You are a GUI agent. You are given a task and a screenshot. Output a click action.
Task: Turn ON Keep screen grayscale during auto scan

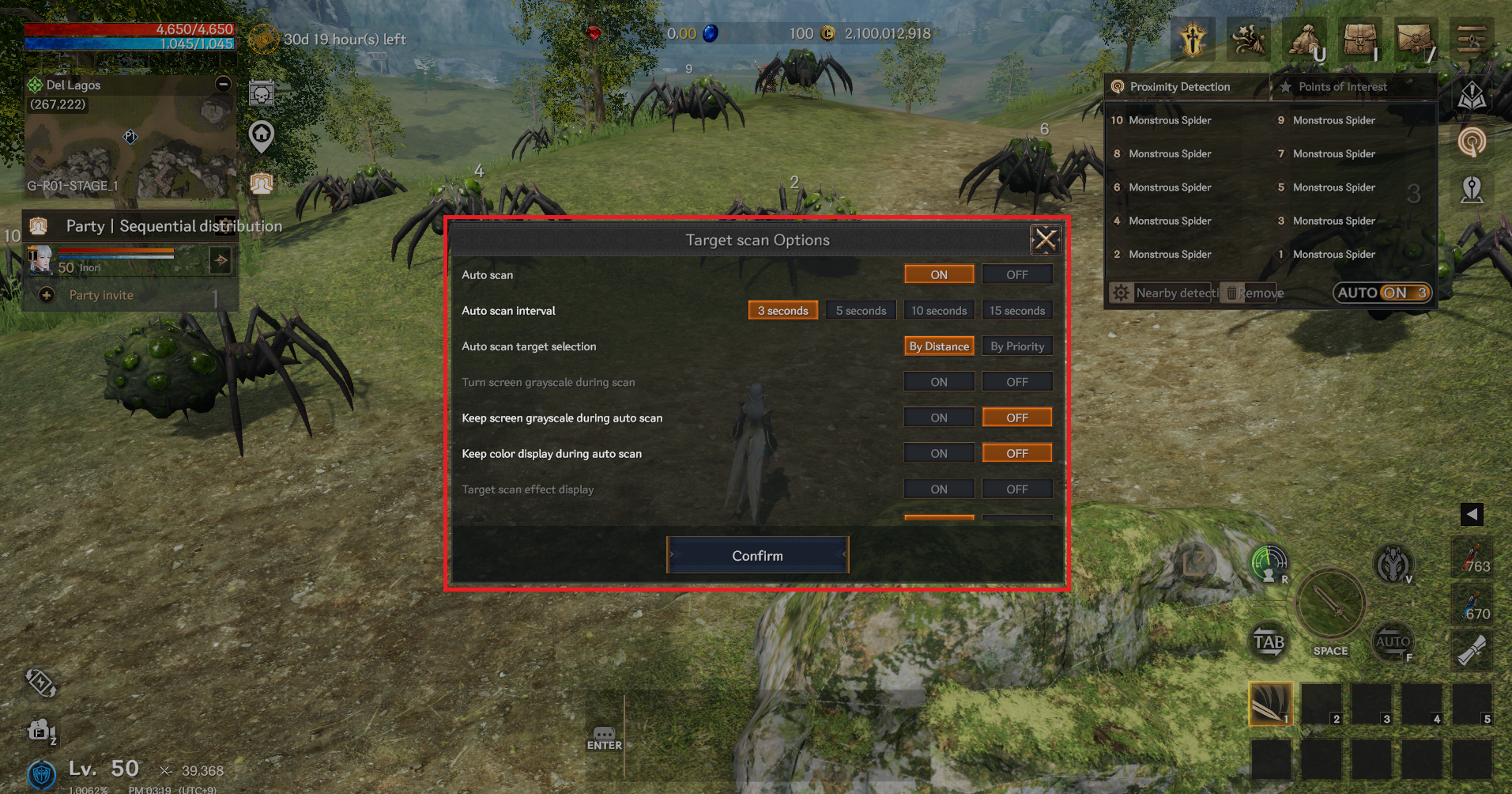(938, 418)
